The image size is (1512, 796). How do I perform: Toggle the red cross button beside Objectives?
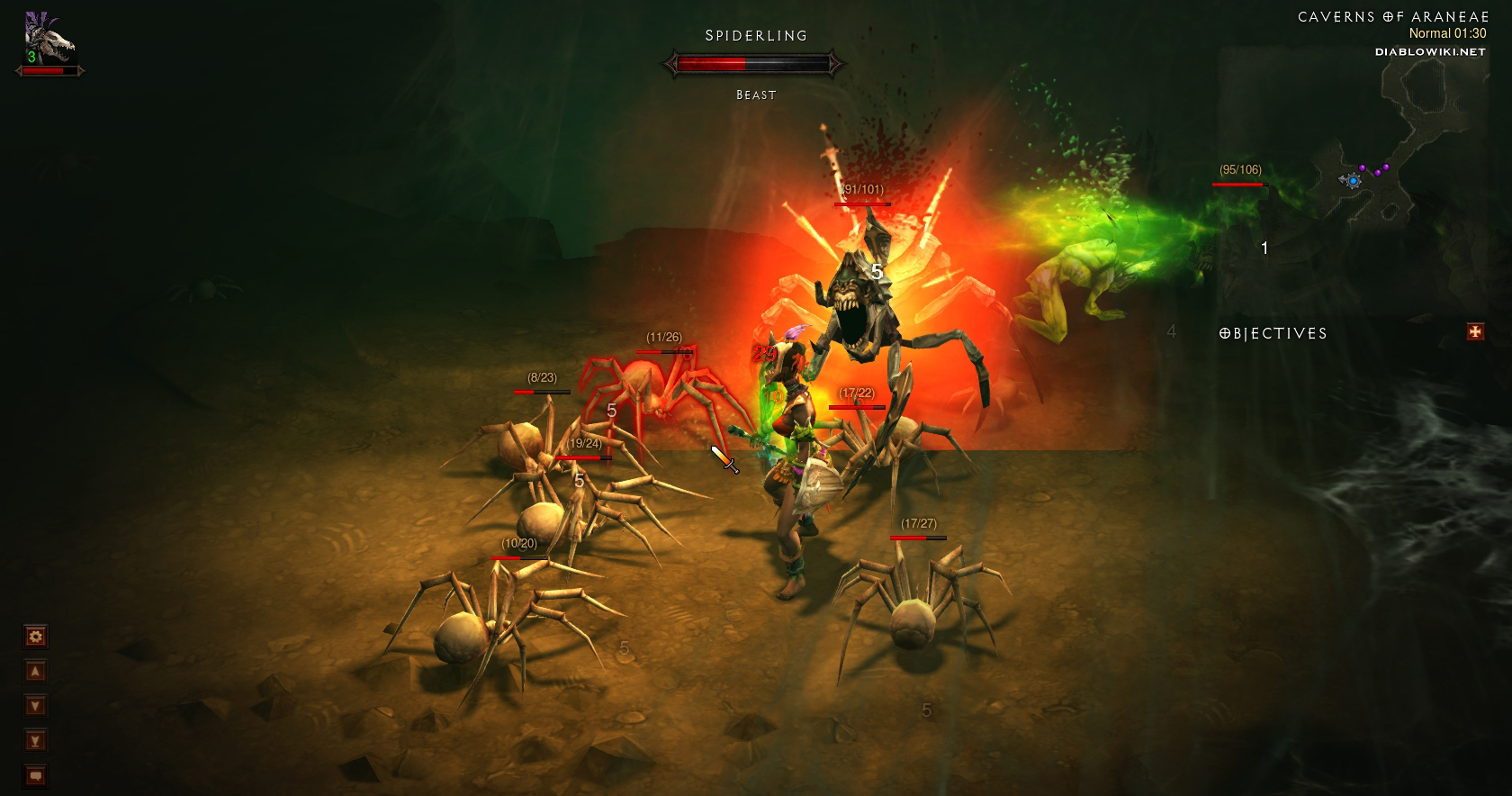[x=1475, y=332]
